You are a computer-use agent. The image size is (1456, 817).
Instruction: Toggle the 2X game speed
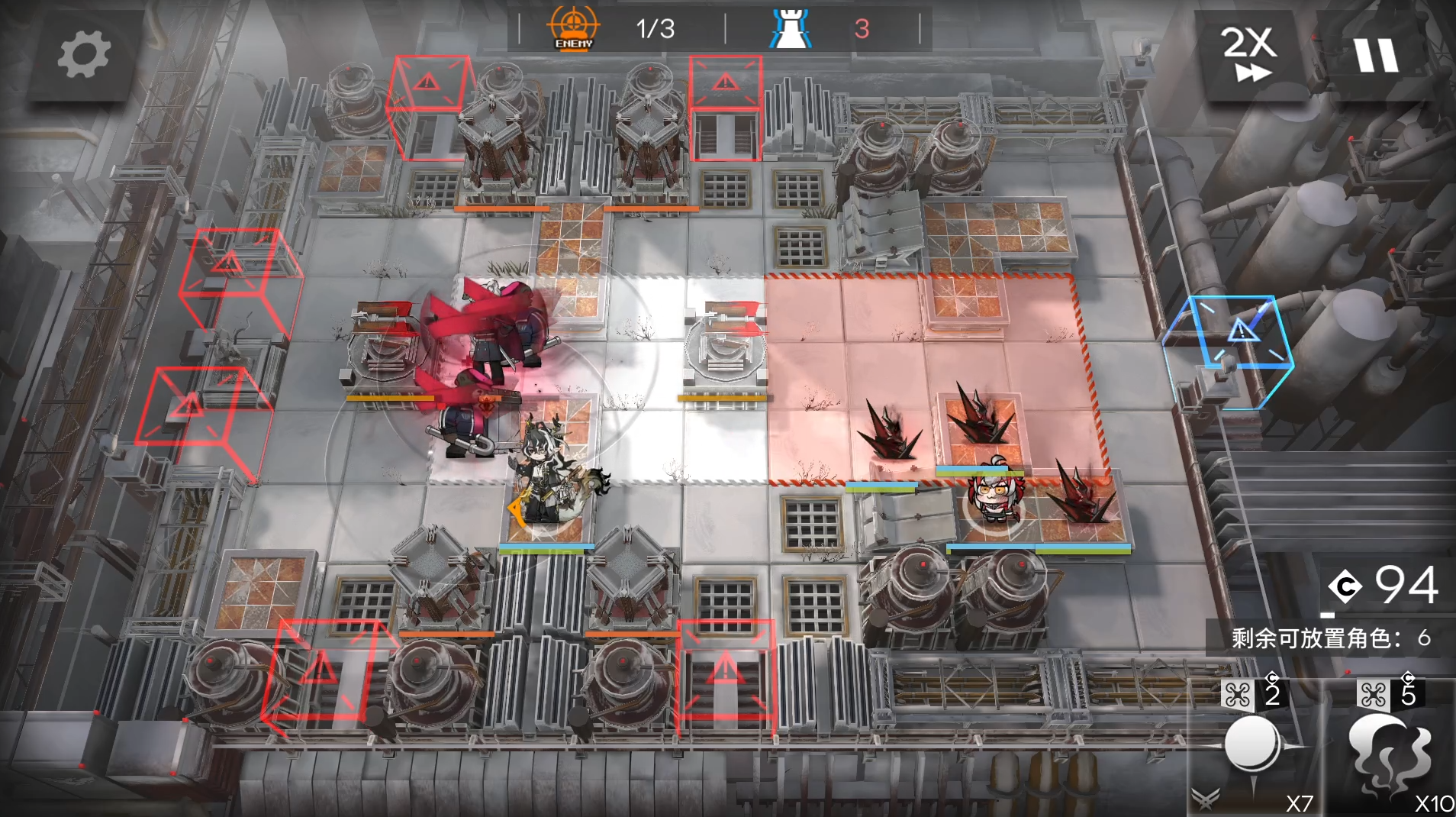(x=1249, y=53)
